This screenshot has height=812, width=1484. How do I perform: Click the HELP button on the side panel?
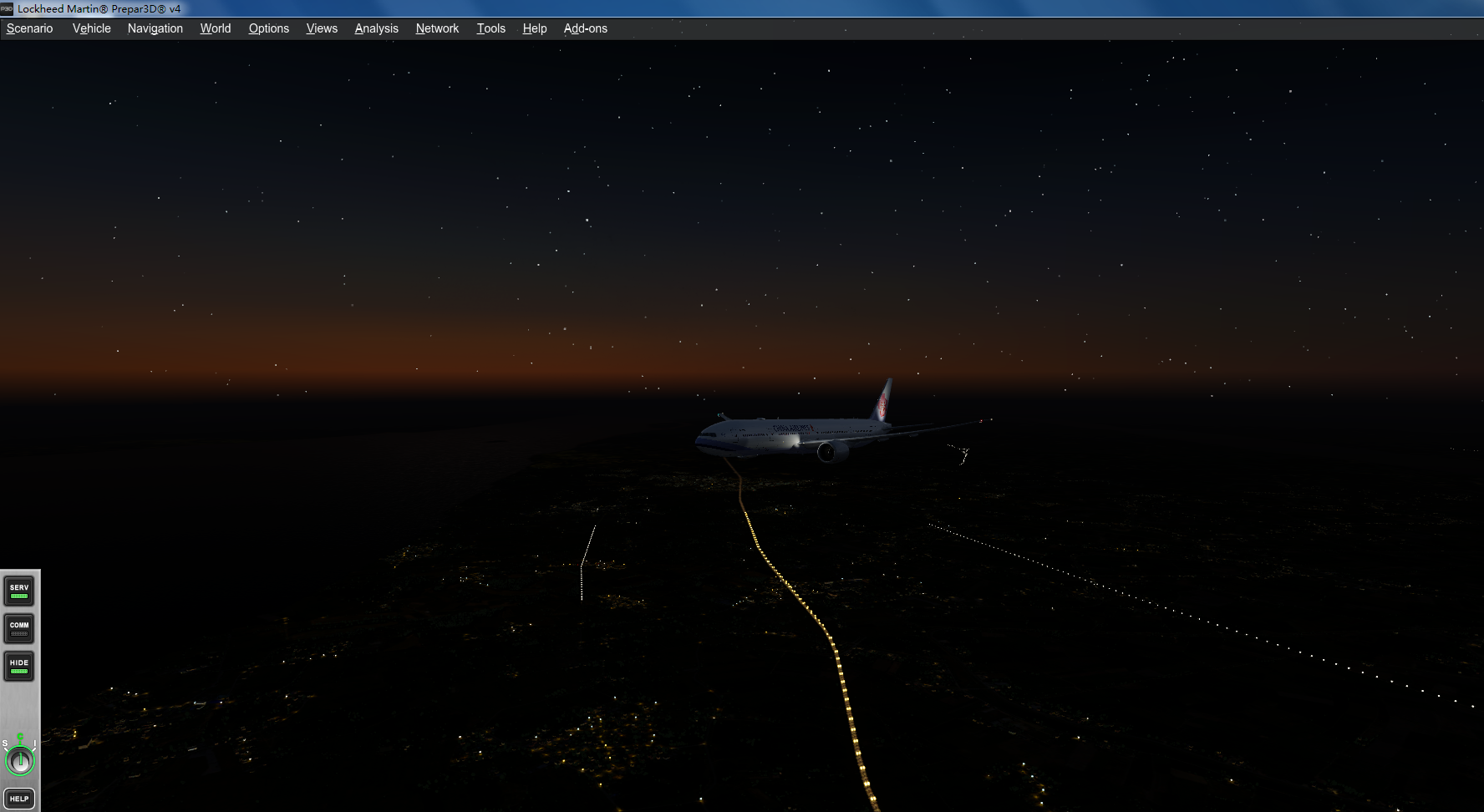tap(18, 799)
